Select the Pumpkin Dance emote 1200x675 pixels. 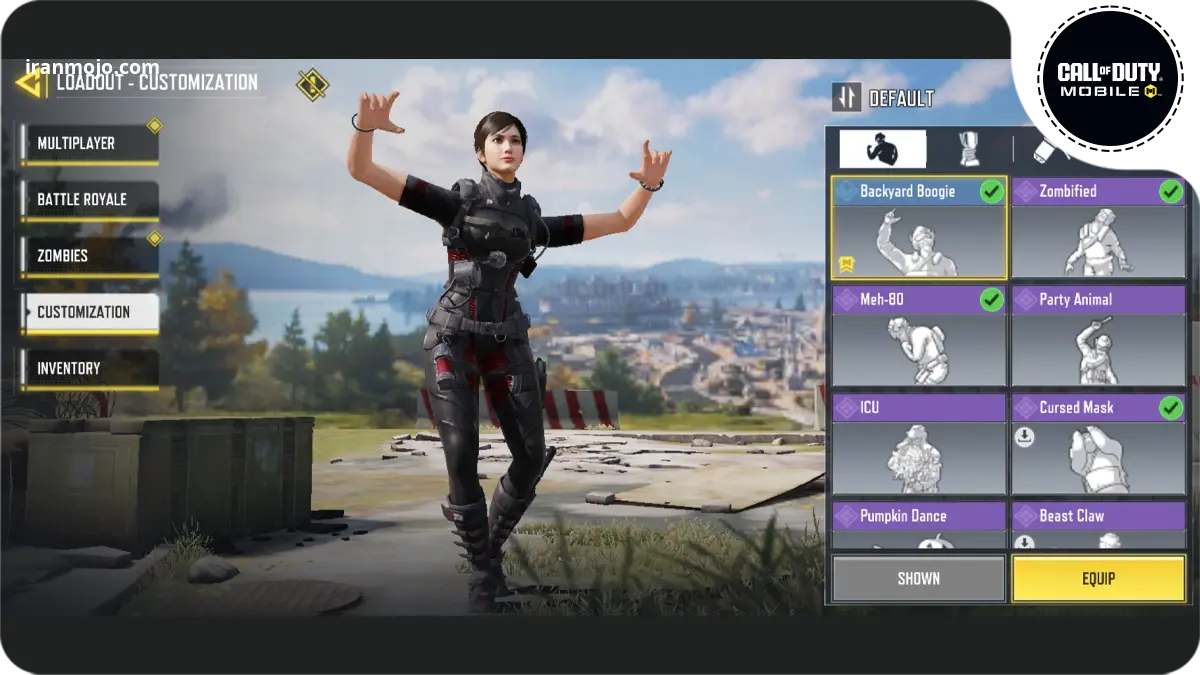point(919,526)
